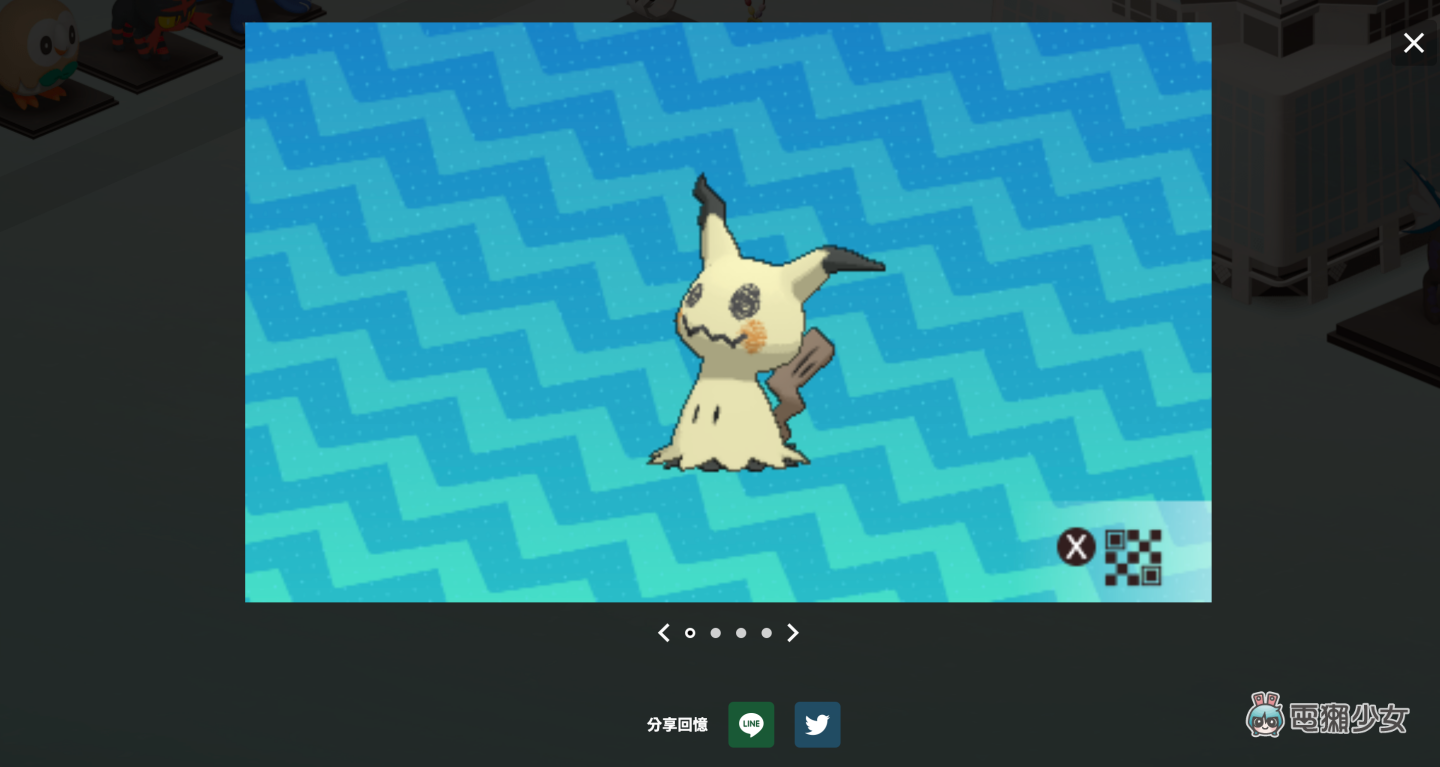The width and height of the screenshot is (1440, 767).
Task: Select the third slideshow indicator dot
Action: click(741, 633)
